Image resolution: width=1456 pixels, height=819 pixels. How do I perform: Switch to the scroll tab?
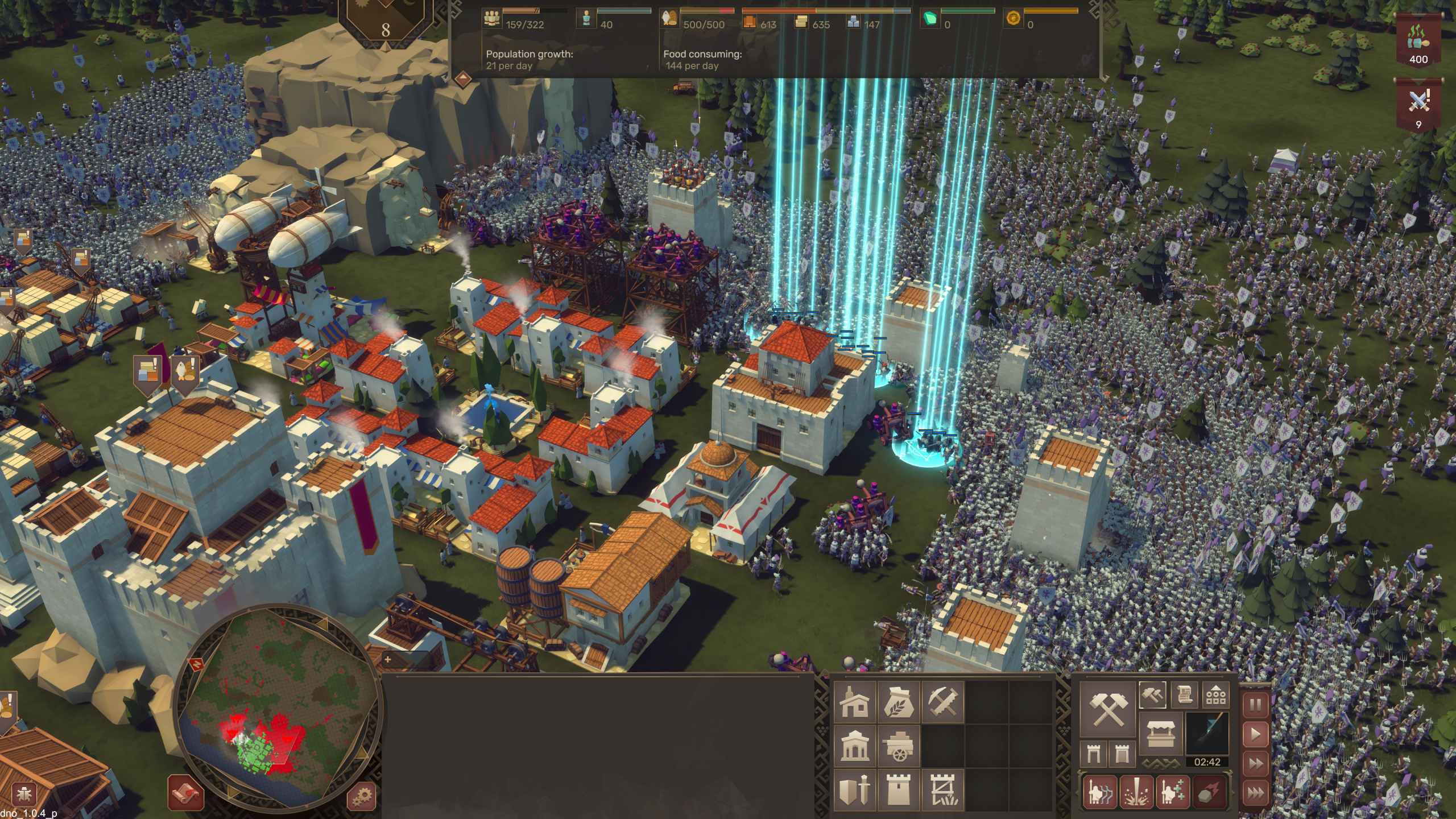(1184, 694)
